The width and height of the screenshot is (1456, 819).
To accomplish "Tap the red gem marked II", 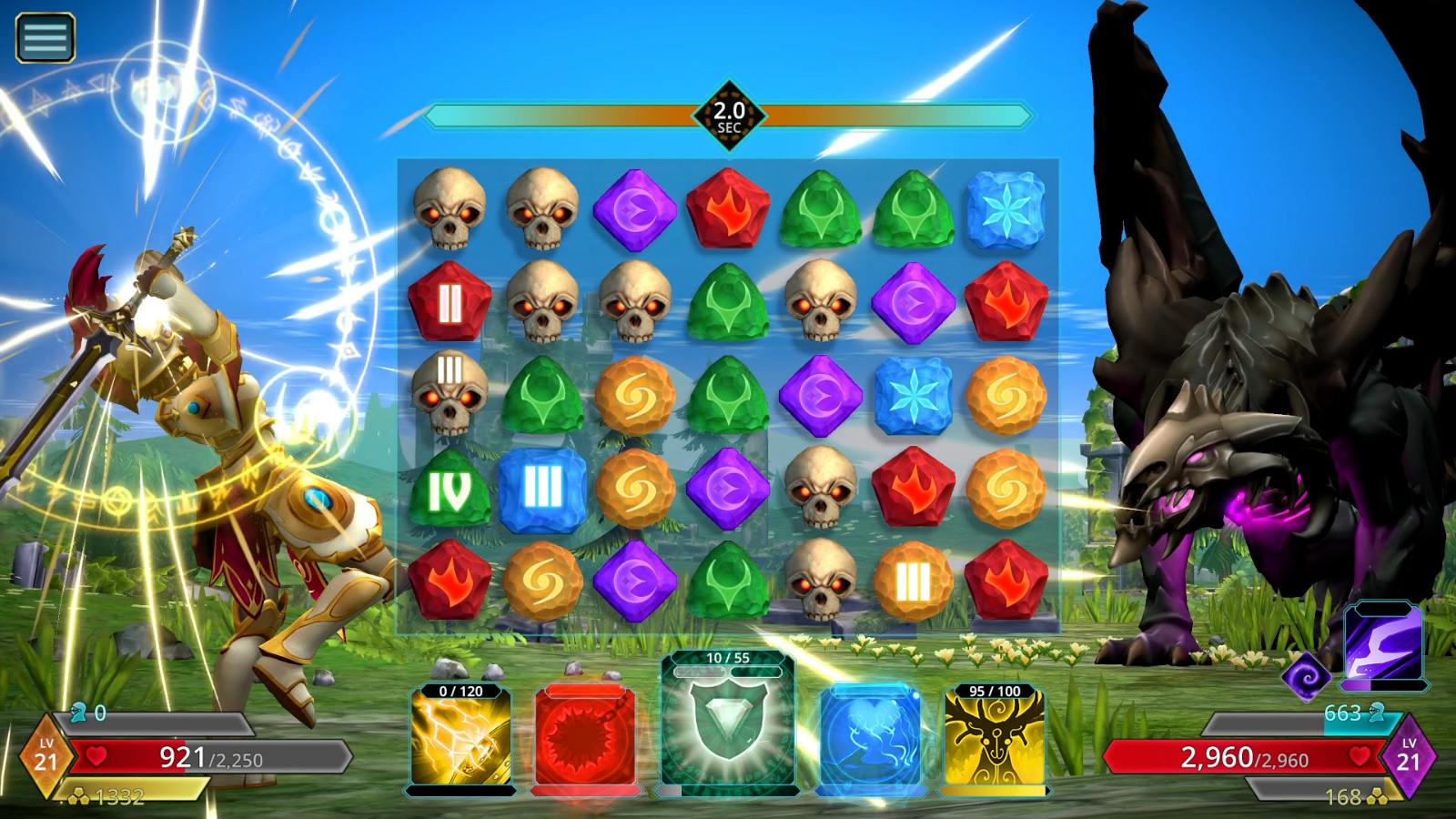I will 449,304.
